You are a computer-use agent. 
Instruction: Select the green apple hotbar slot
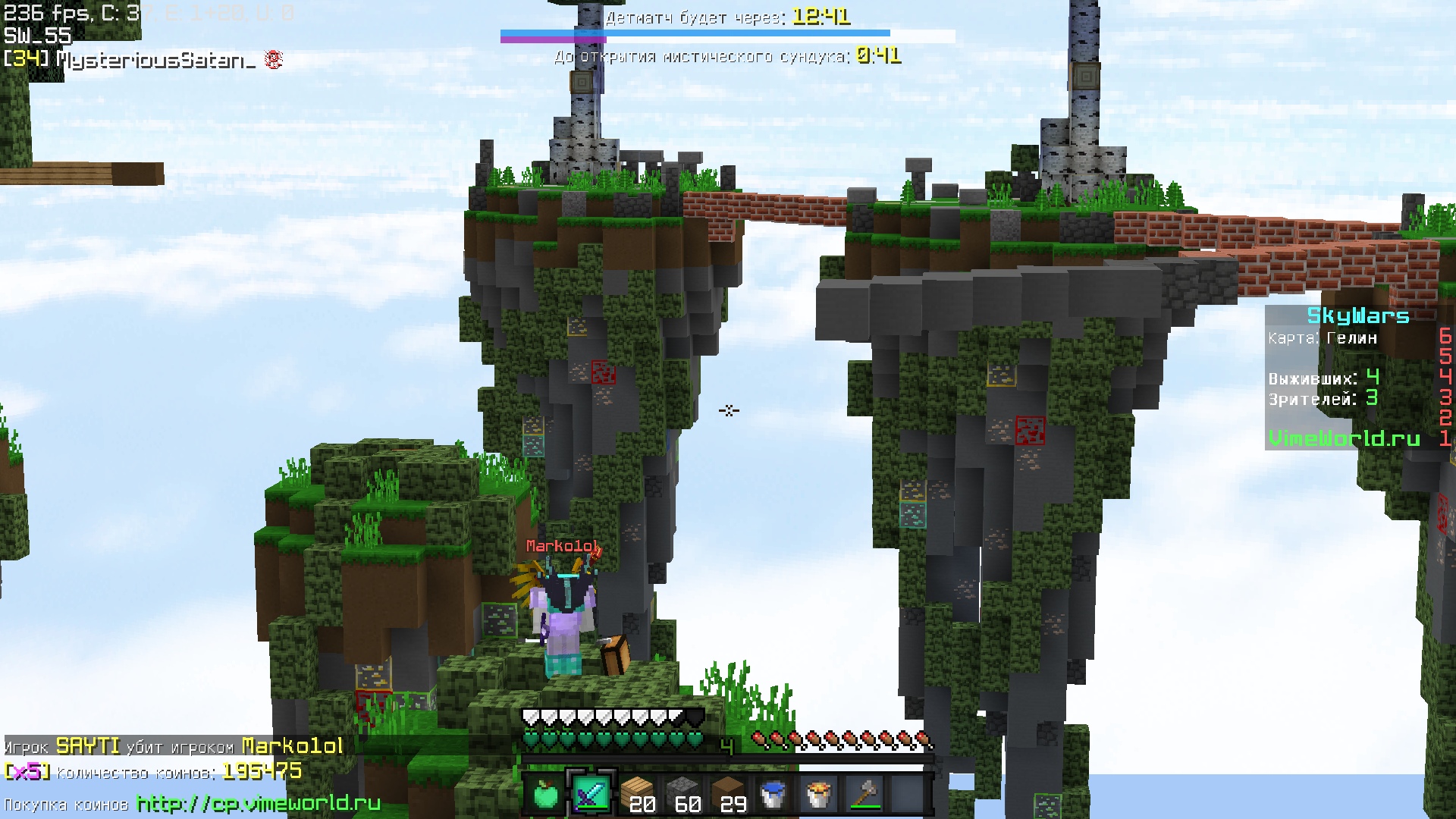point(545,794)
